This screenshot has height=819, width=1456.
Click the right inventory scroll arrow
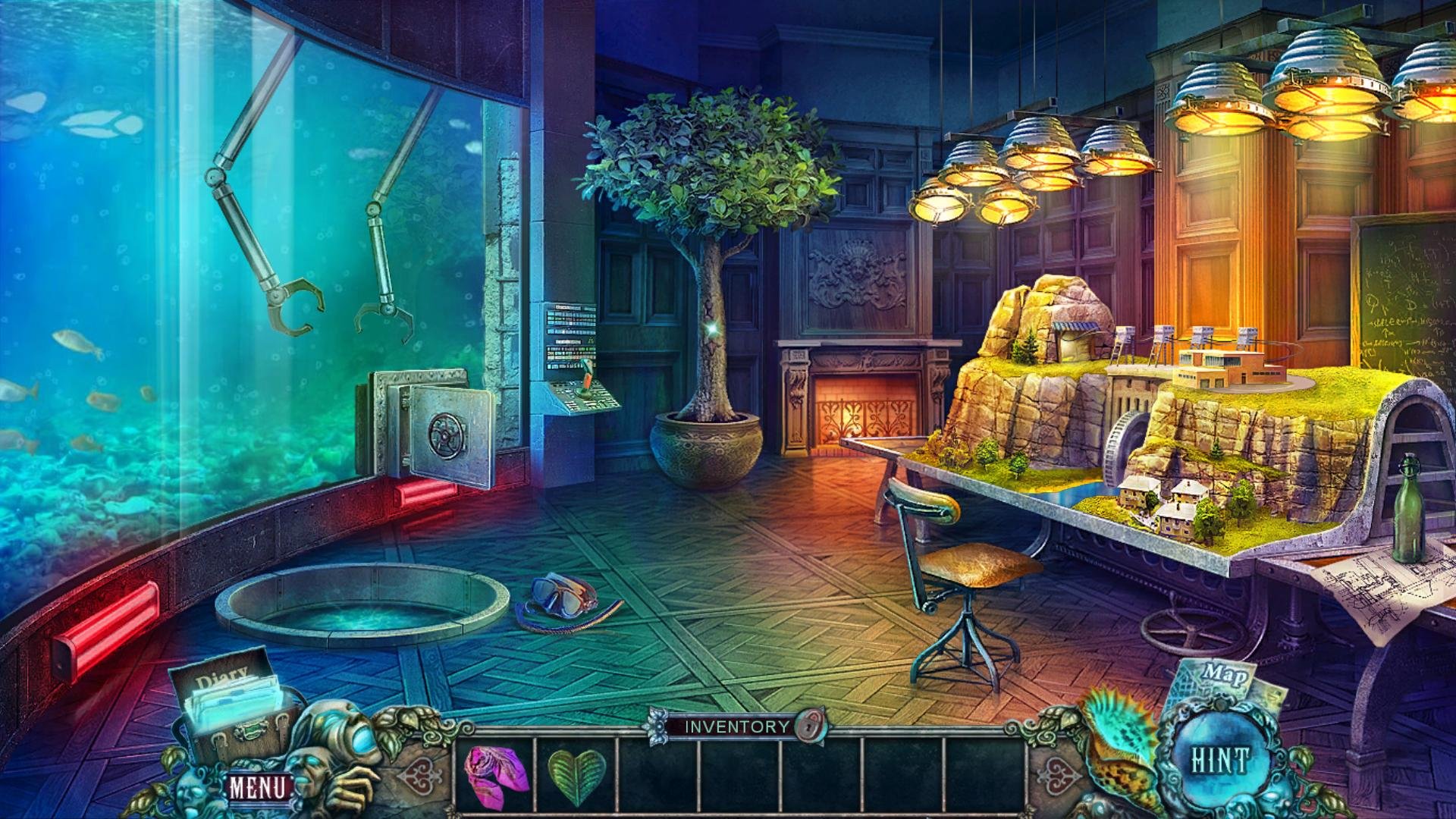coord(1058,777)
